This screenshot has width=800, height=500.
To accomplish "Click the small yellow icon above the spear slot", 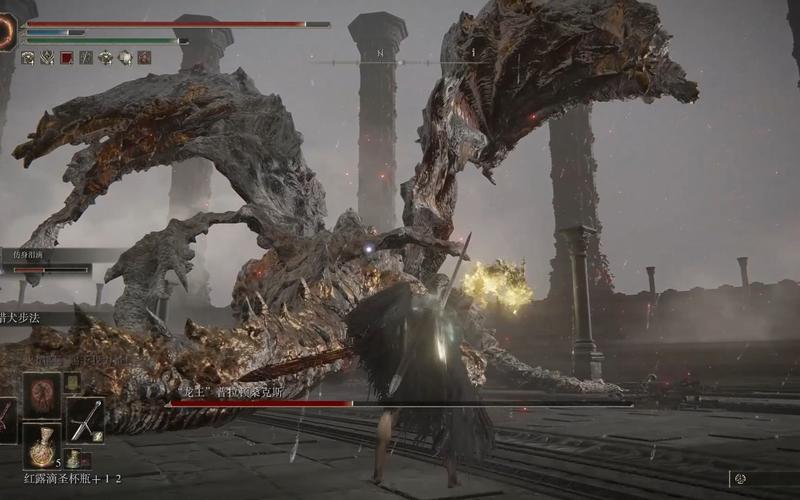I will (x=72, y=382).
